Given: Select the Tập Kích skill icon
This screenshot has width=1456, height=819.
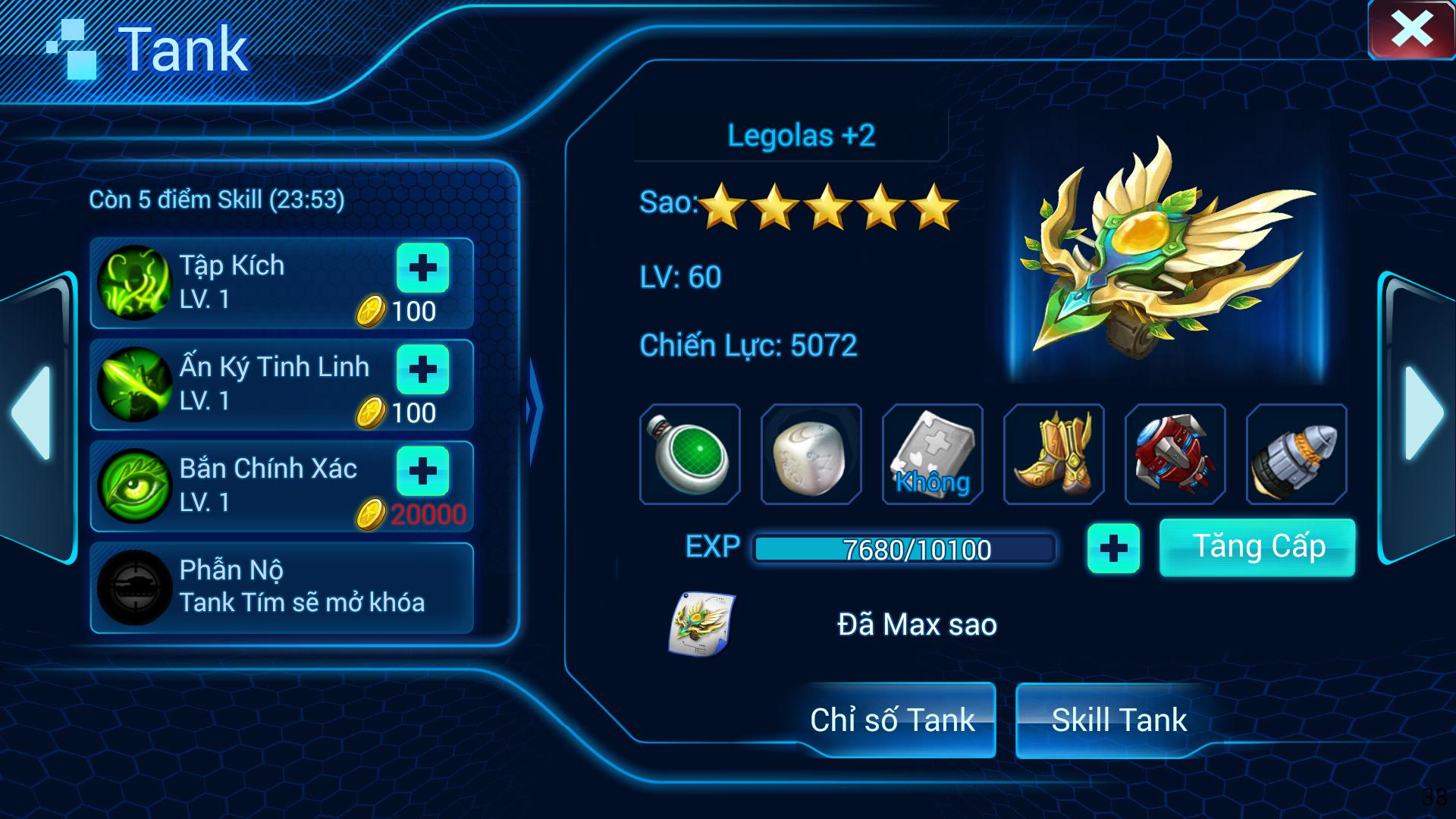Looking at the screenshot, I should pos(135,283).
